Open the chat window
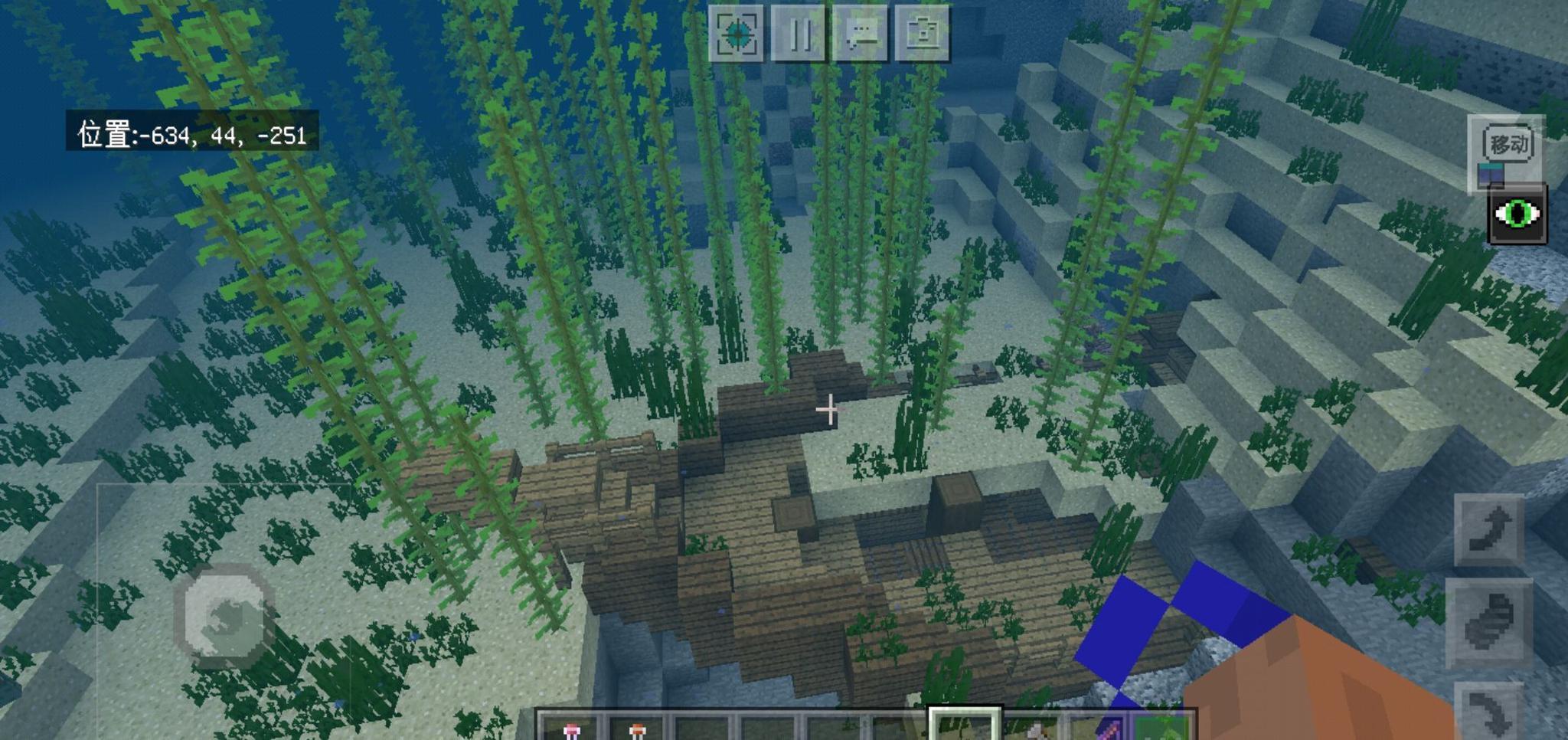Screen dimensions: 1568x740 click(x=861, y=34)
